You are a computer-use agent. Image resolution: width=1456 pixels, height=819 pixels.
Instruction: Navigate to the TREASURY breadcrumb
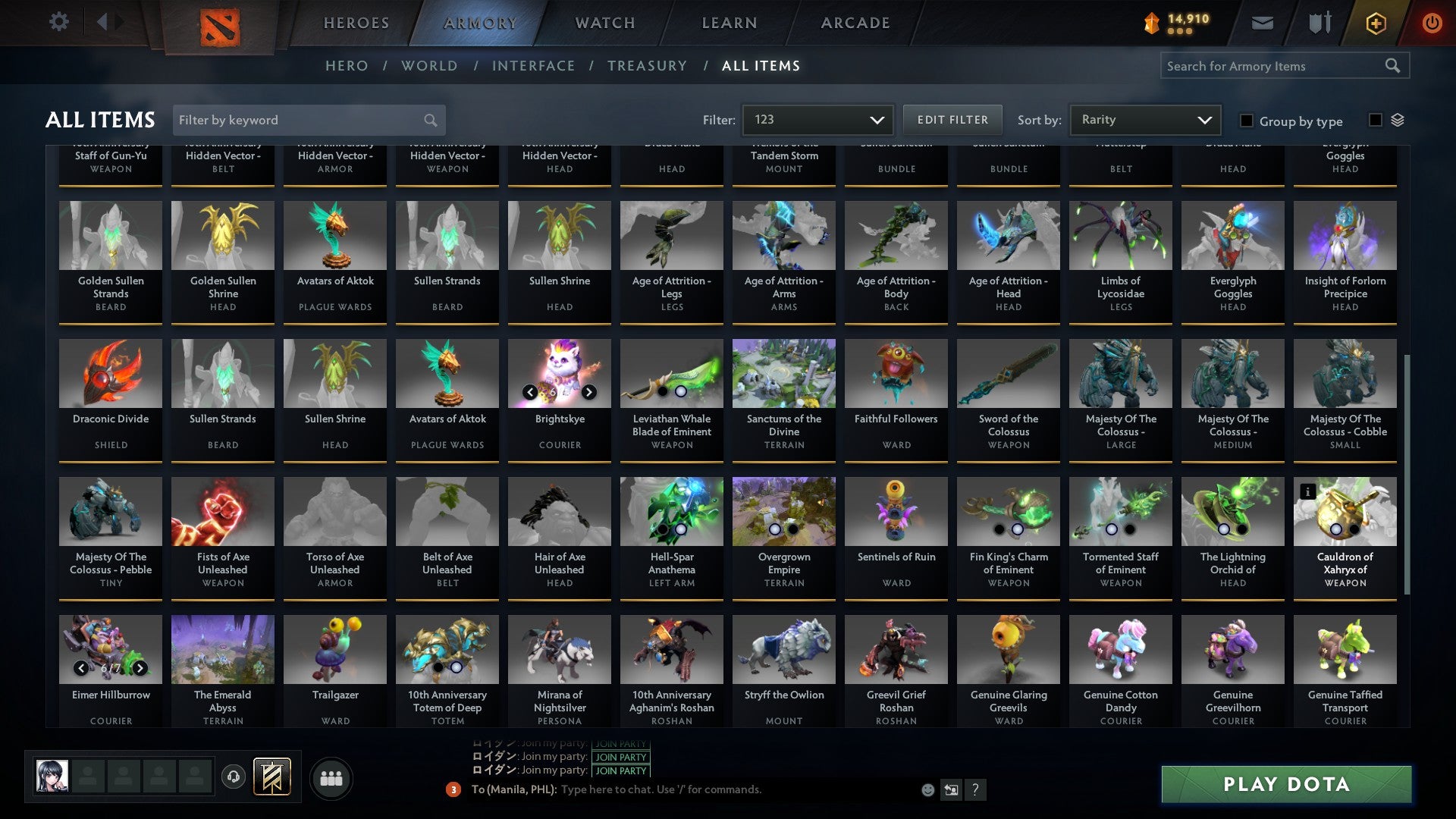[647, 66]
